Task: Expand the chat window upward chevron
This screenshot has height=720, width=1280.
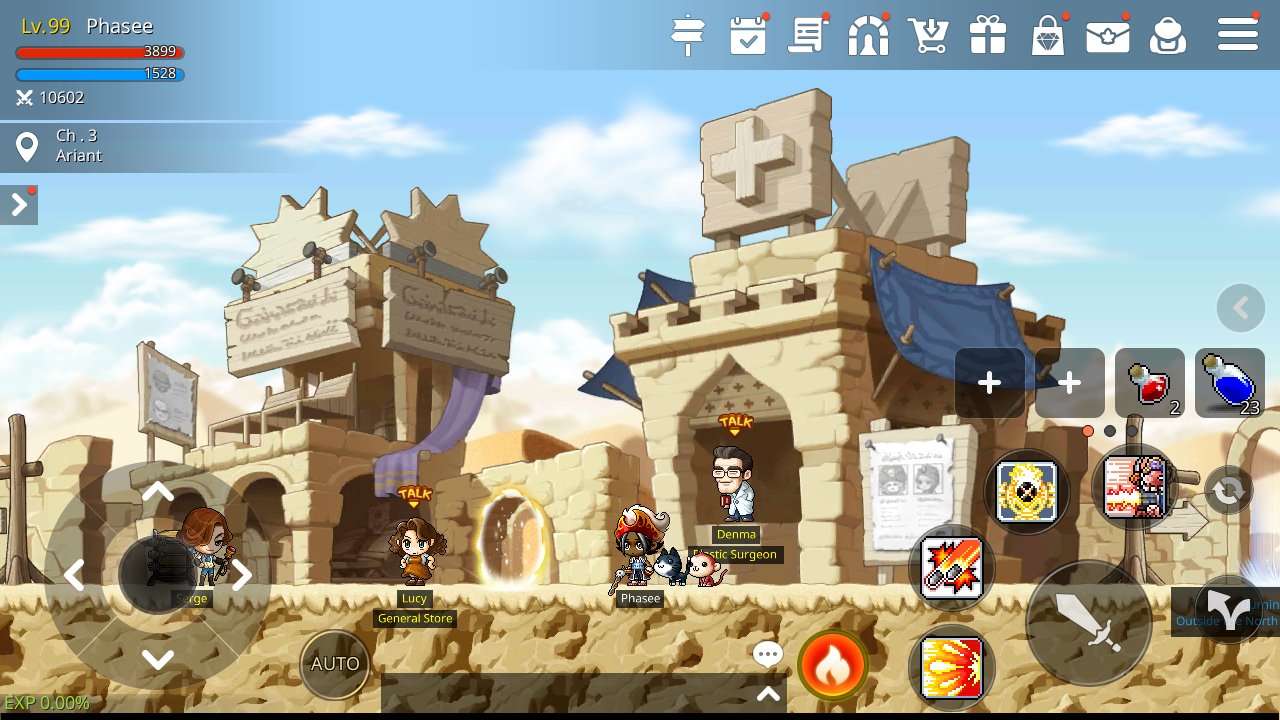Action: pyautogui.click(x=768, y=692)
